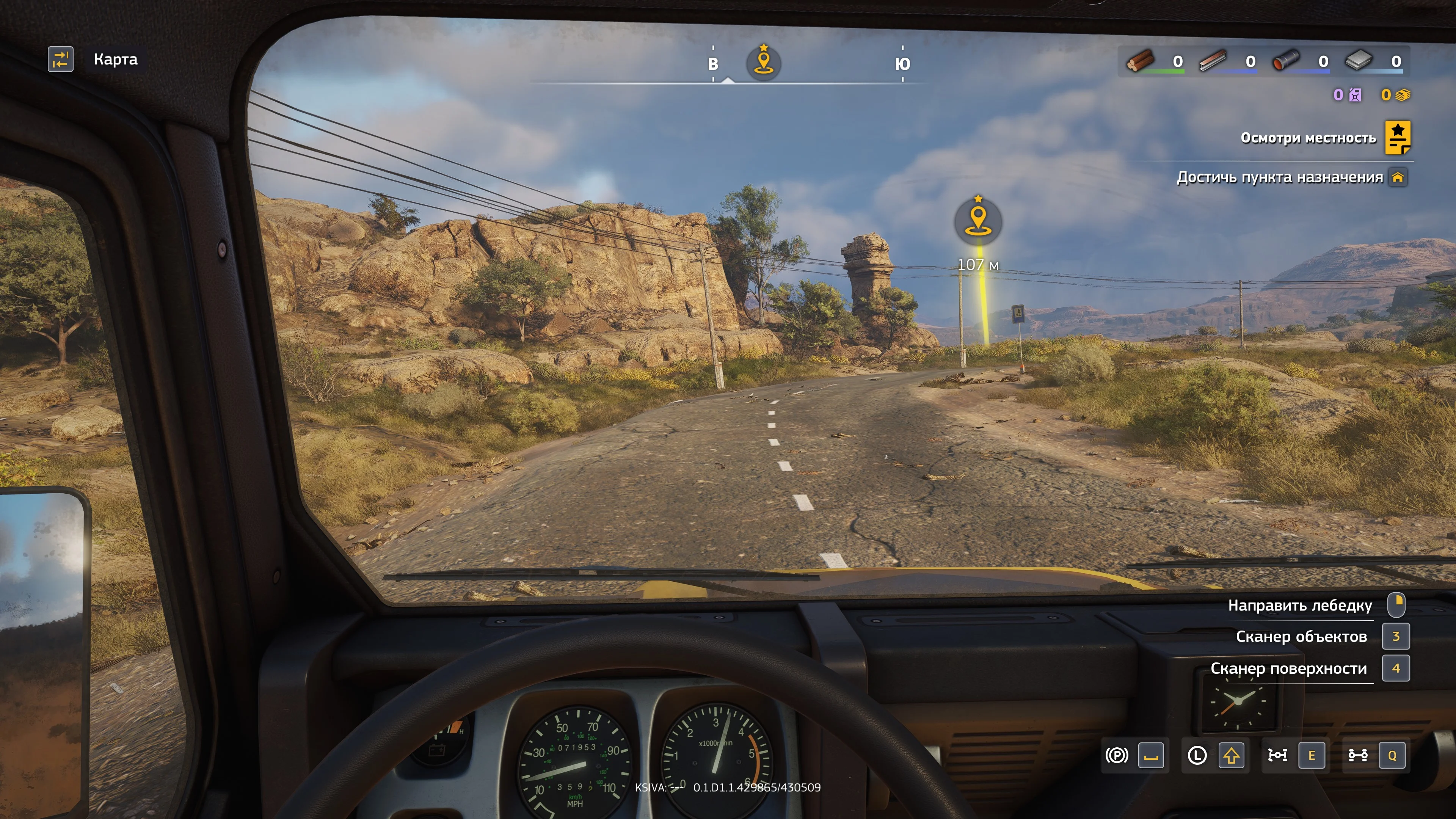Toggle the parking brake icon
The height and width of the screenshot is (819, 1456).
click(x=1116, y=755)
